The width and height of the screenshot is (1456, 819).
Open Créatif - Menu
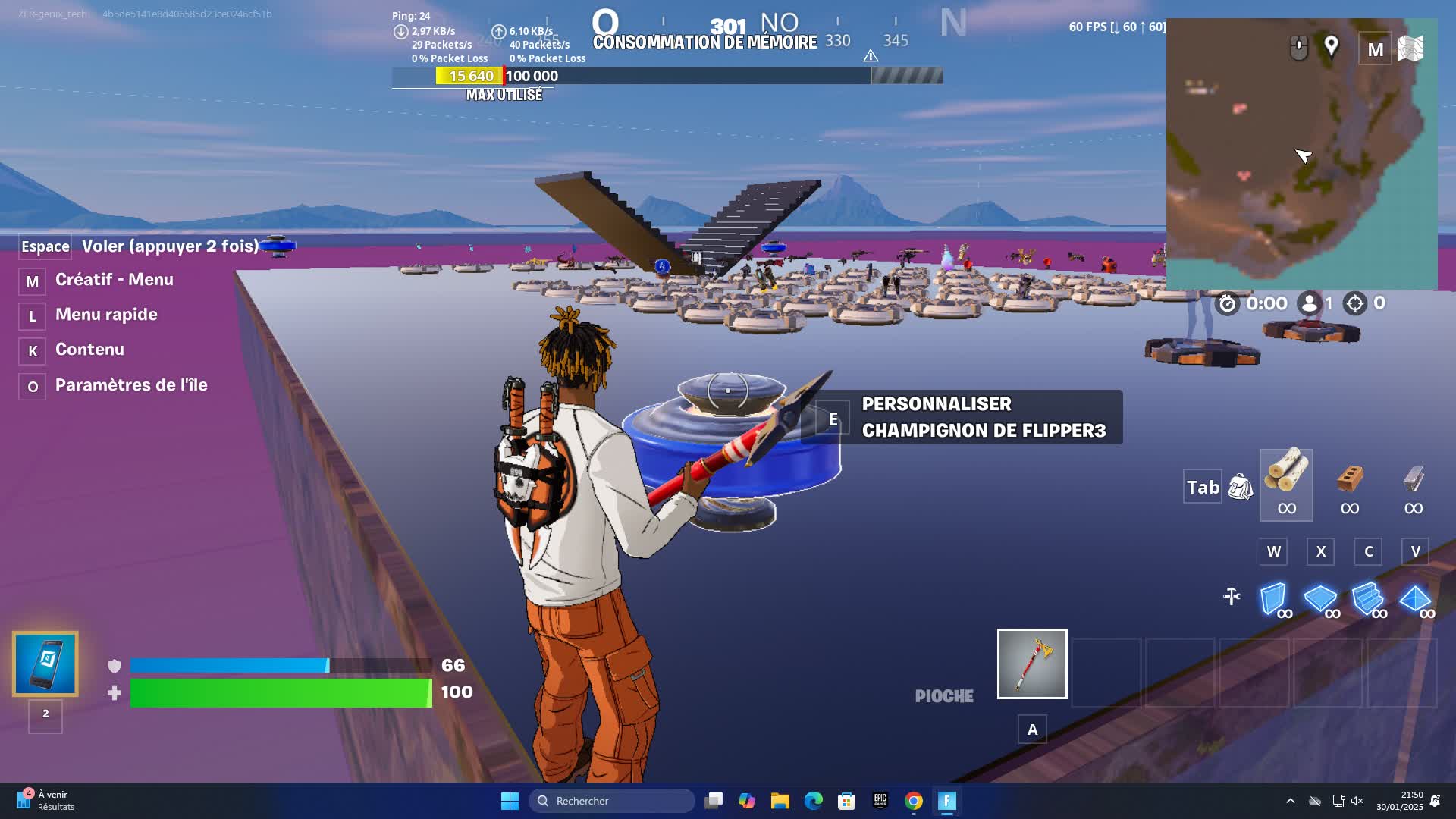(x=114, y=280)
